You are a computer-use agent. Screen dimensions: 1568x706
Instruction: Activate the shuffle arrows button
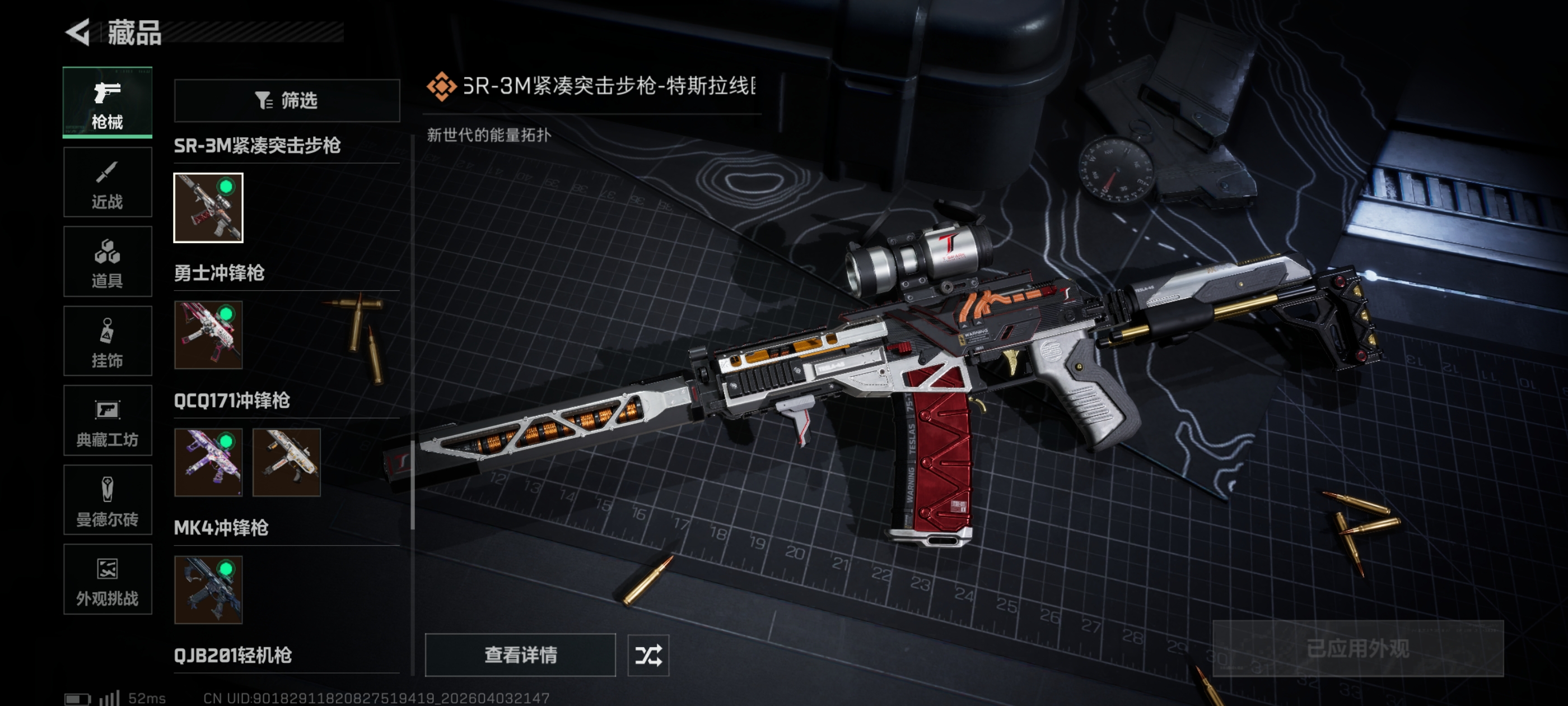[x=648, y=656]
